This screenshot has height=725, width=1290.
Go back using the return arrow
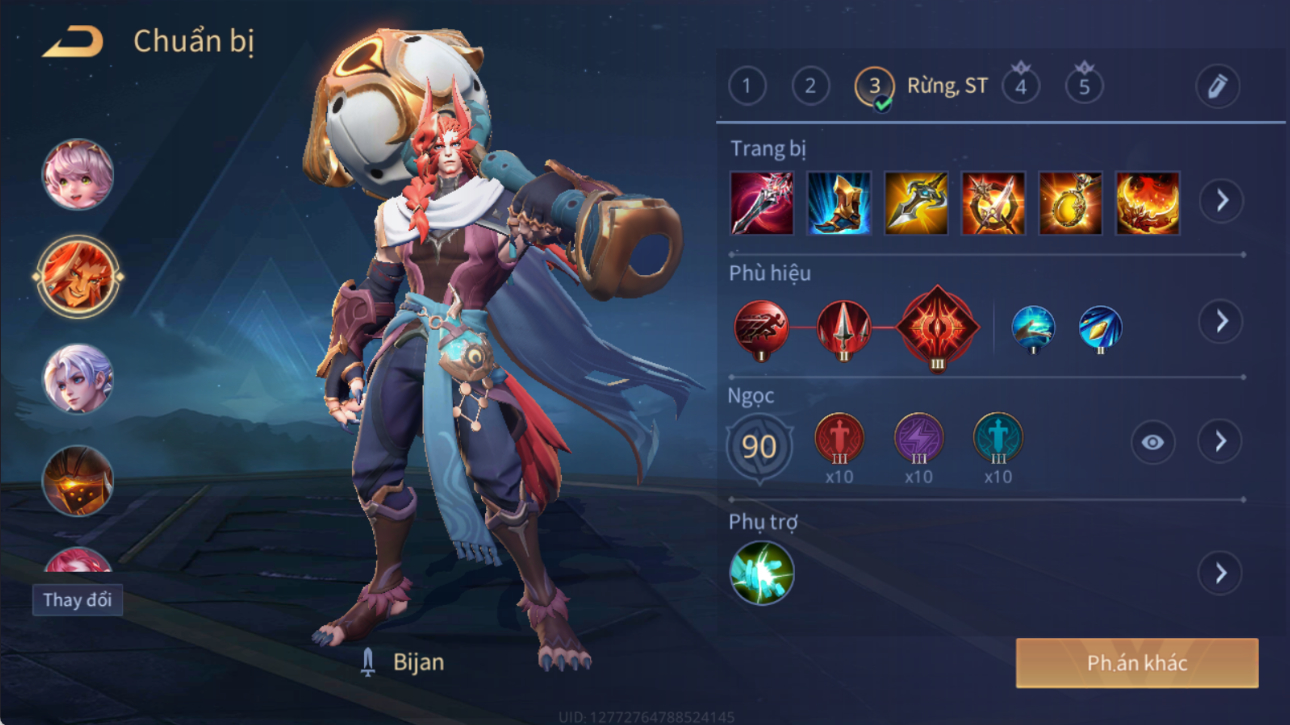[x=72, y=42]
